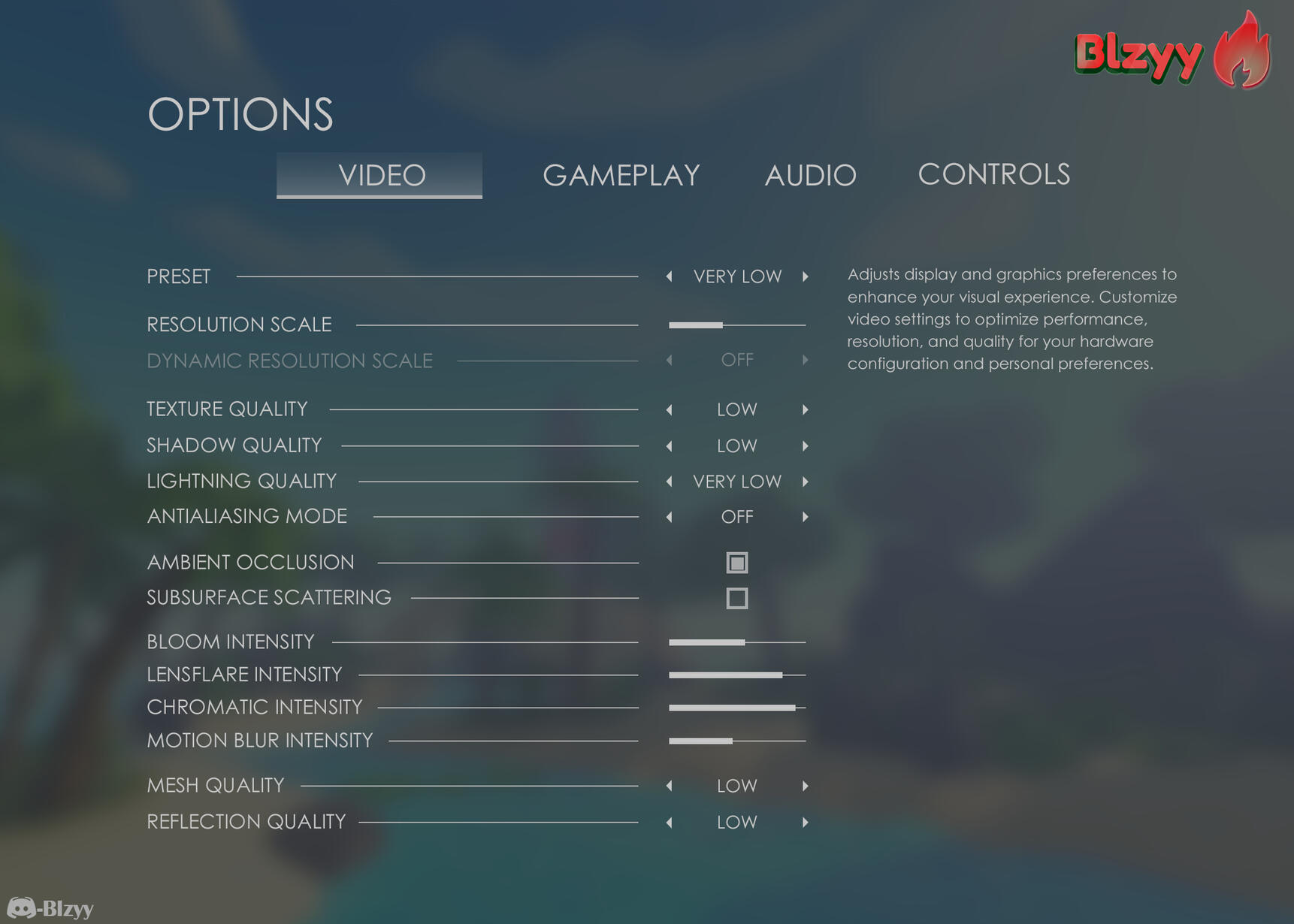1294x924 pixels.
Task: Open the Audio settings tab
Action: point(810,175)
